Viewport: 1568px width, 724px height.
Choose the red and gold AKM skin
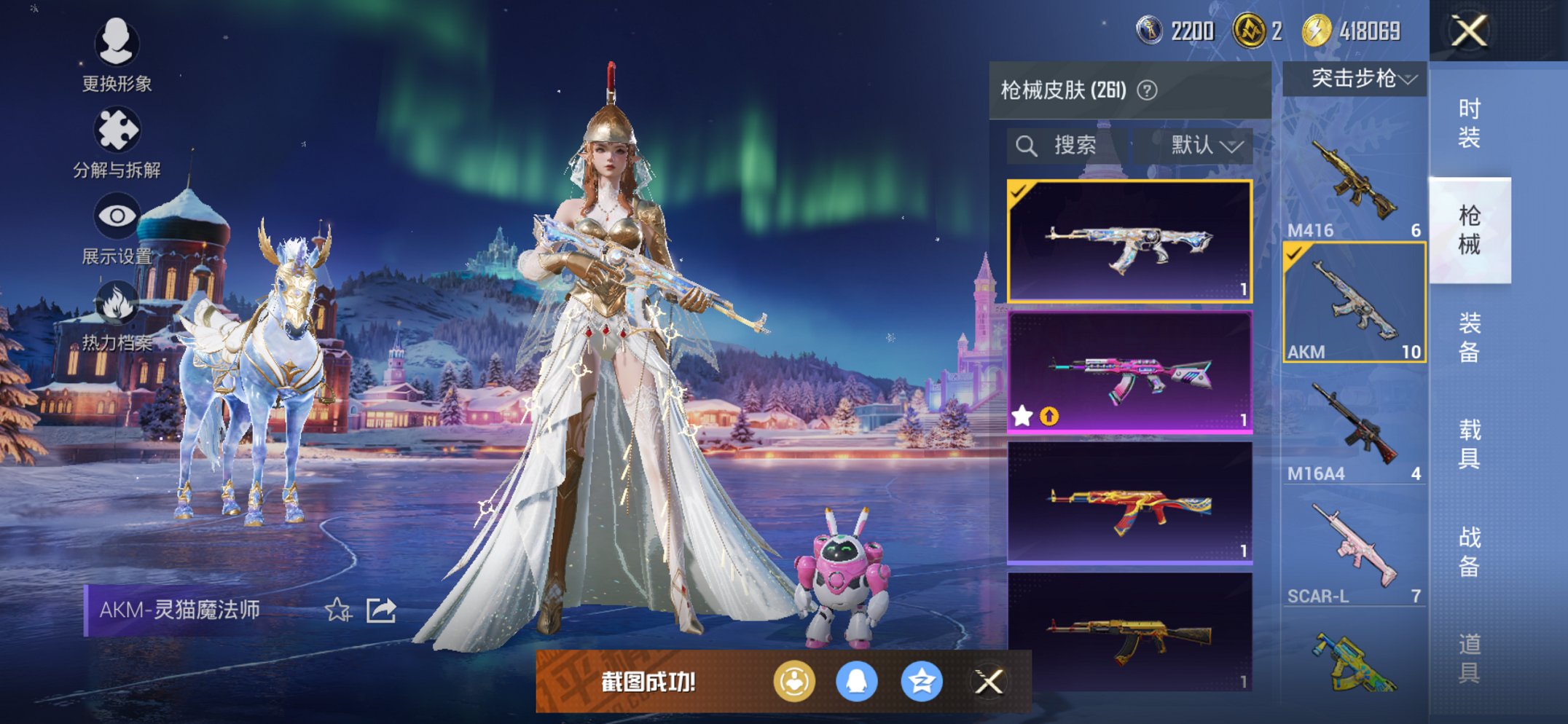[1129, 503]
